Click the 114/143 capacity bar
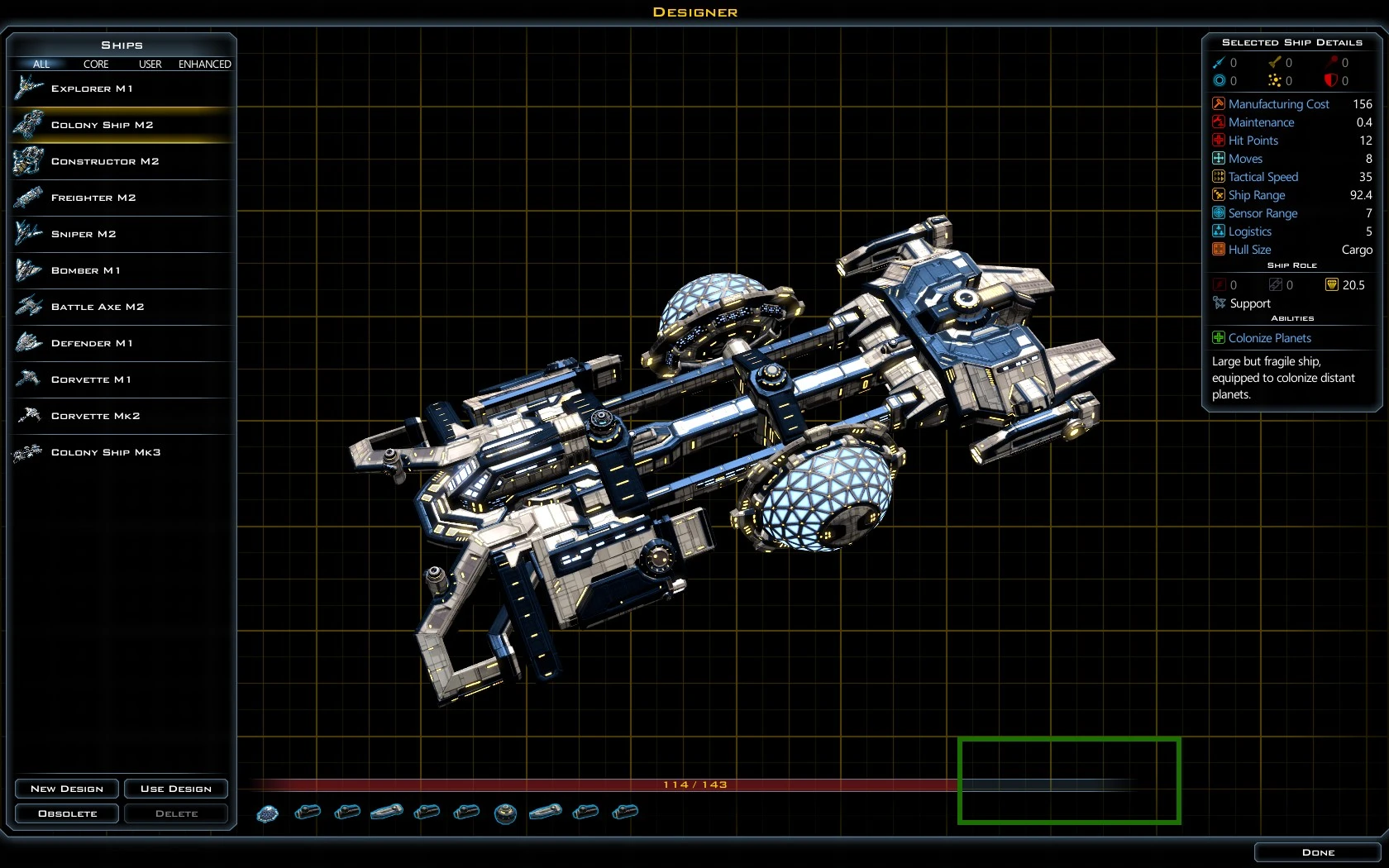 pos(694,785)
